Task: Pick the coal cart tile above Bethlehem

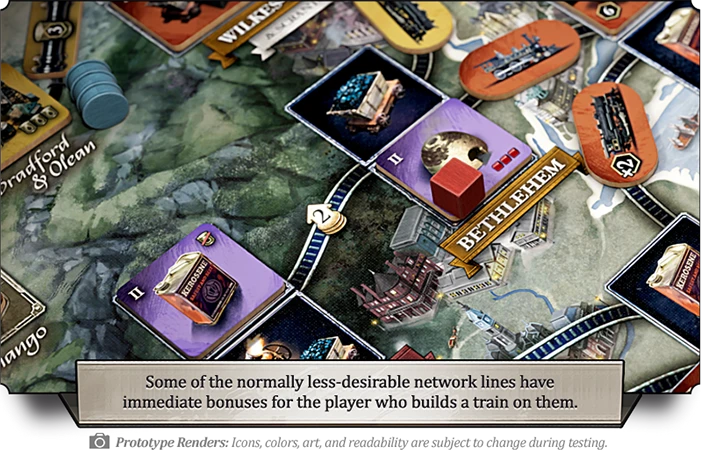Action: coord(364,98)
